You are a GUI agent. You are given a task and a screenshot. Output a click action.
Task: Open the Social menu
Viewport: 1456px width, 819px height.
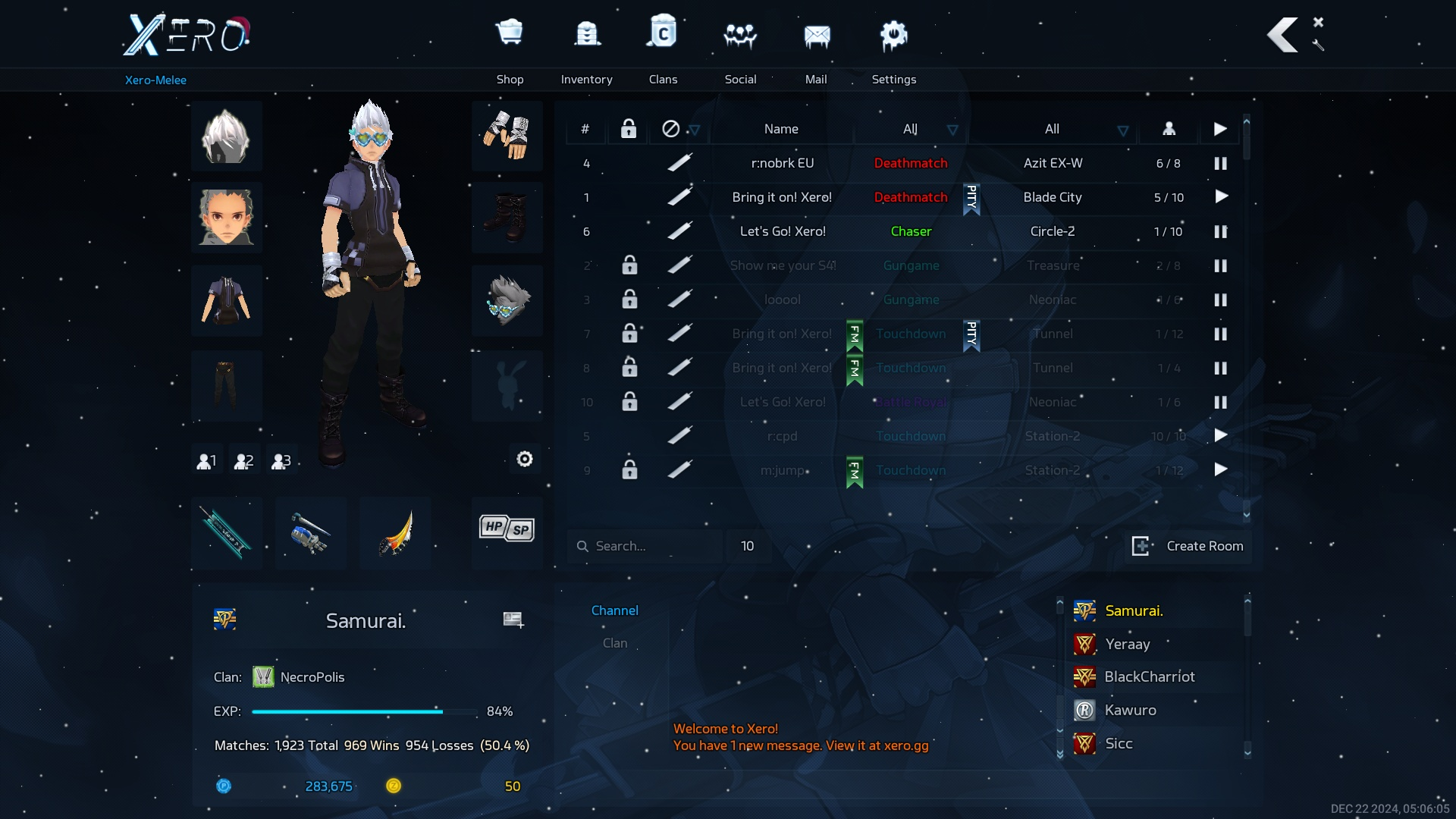coord(740,47)
